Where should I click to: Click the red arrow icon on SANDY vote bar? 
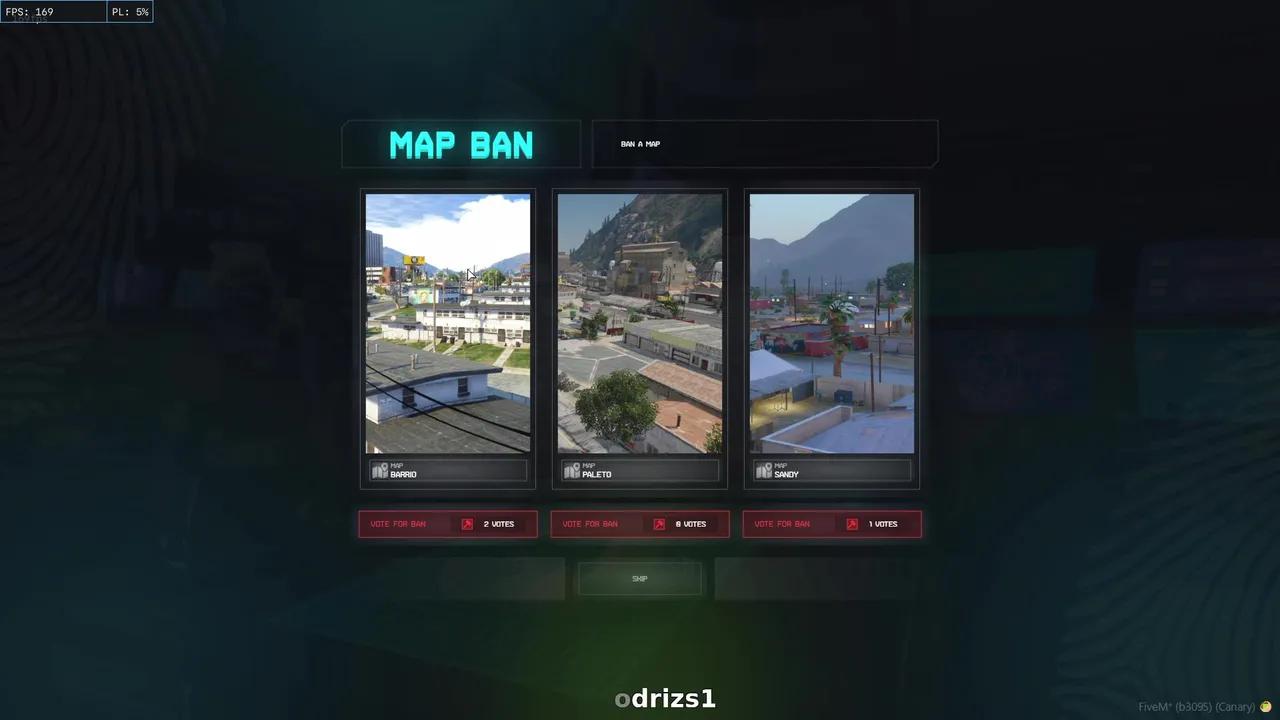click(851, 523)
